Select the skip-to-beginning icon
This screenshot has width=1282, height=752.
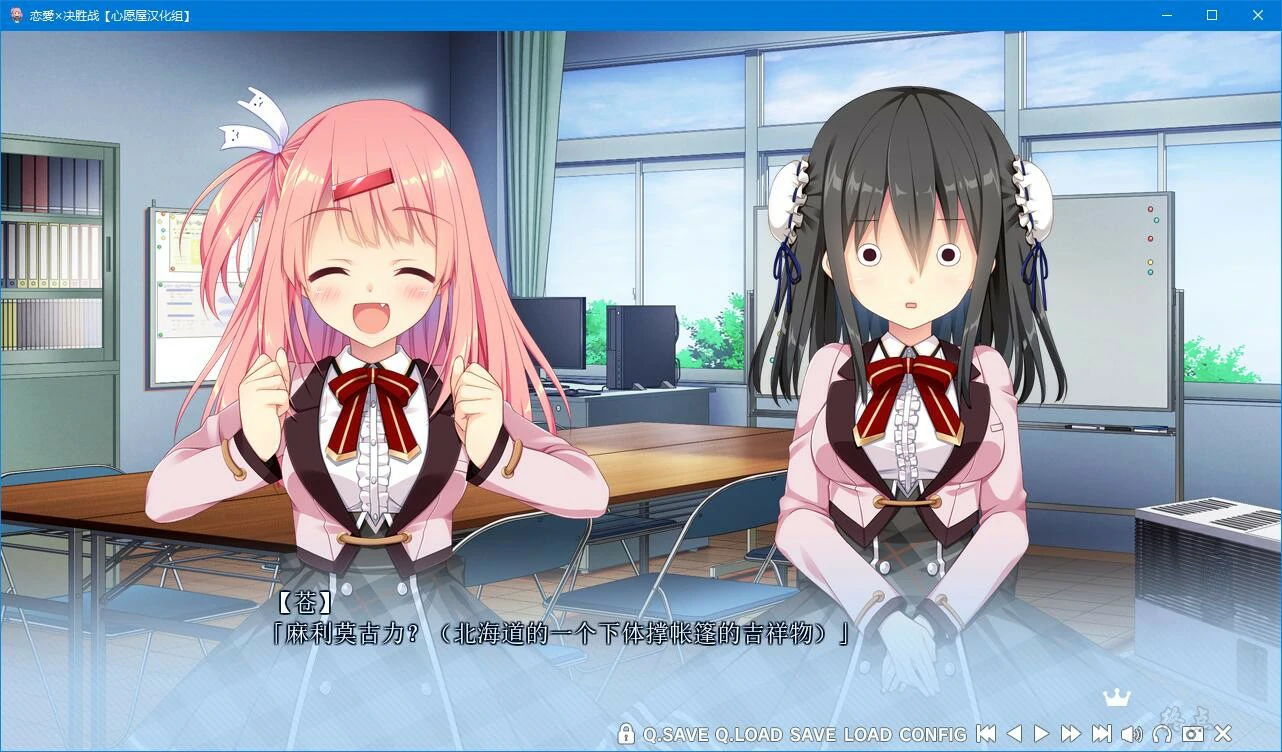pyautogui.click(x=986, y=733)
